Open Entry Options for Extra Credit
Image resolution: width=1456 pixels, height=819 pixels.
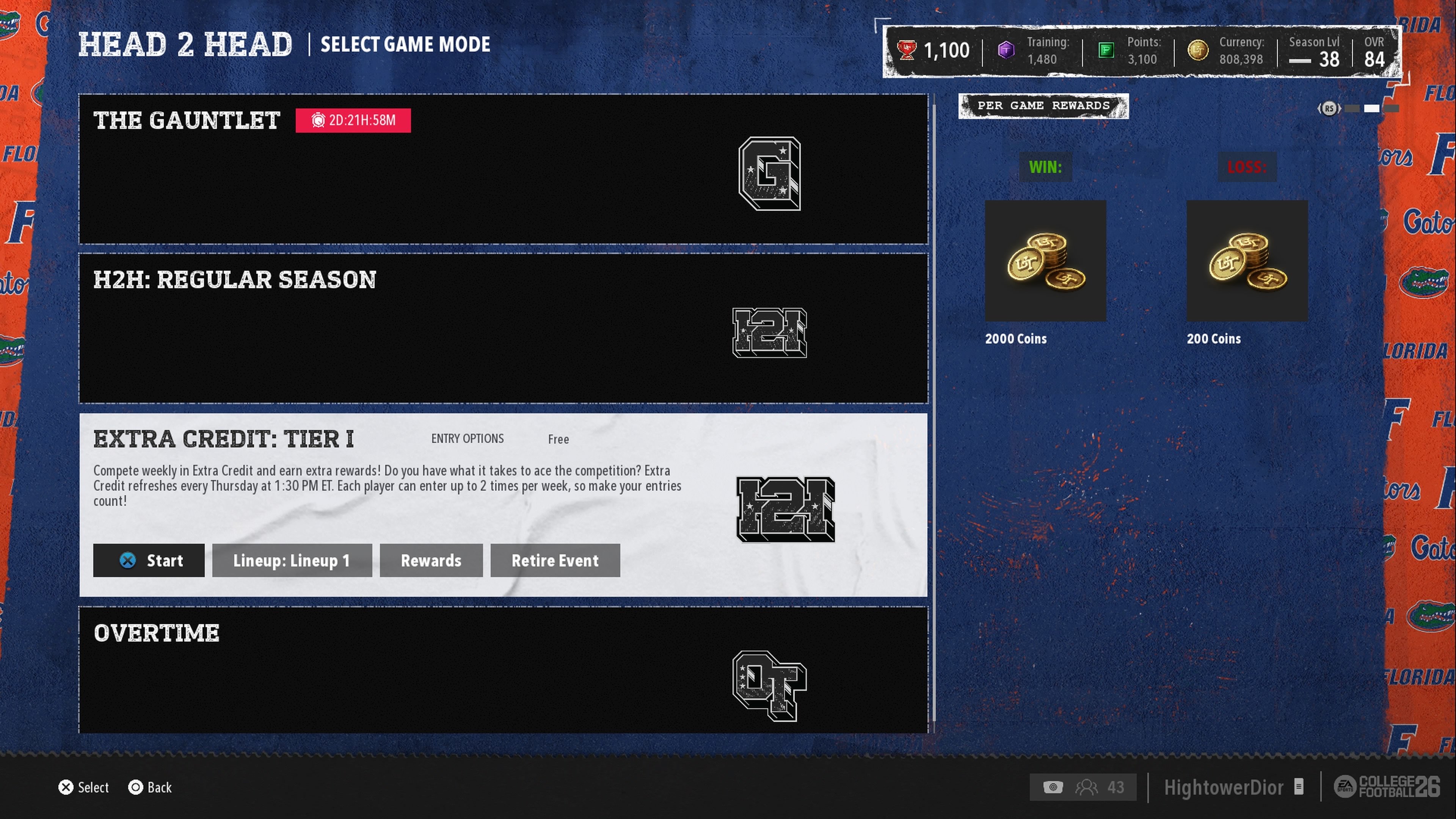[468, 439]
